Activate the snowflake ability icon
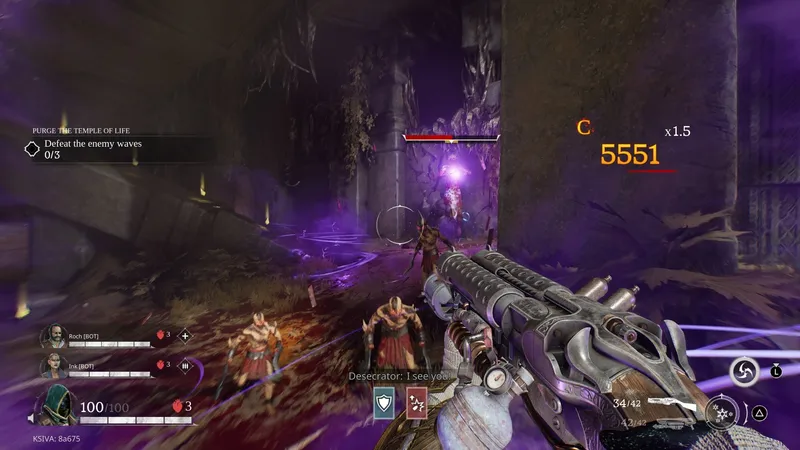The image size is (800, 450). [721, 410]
